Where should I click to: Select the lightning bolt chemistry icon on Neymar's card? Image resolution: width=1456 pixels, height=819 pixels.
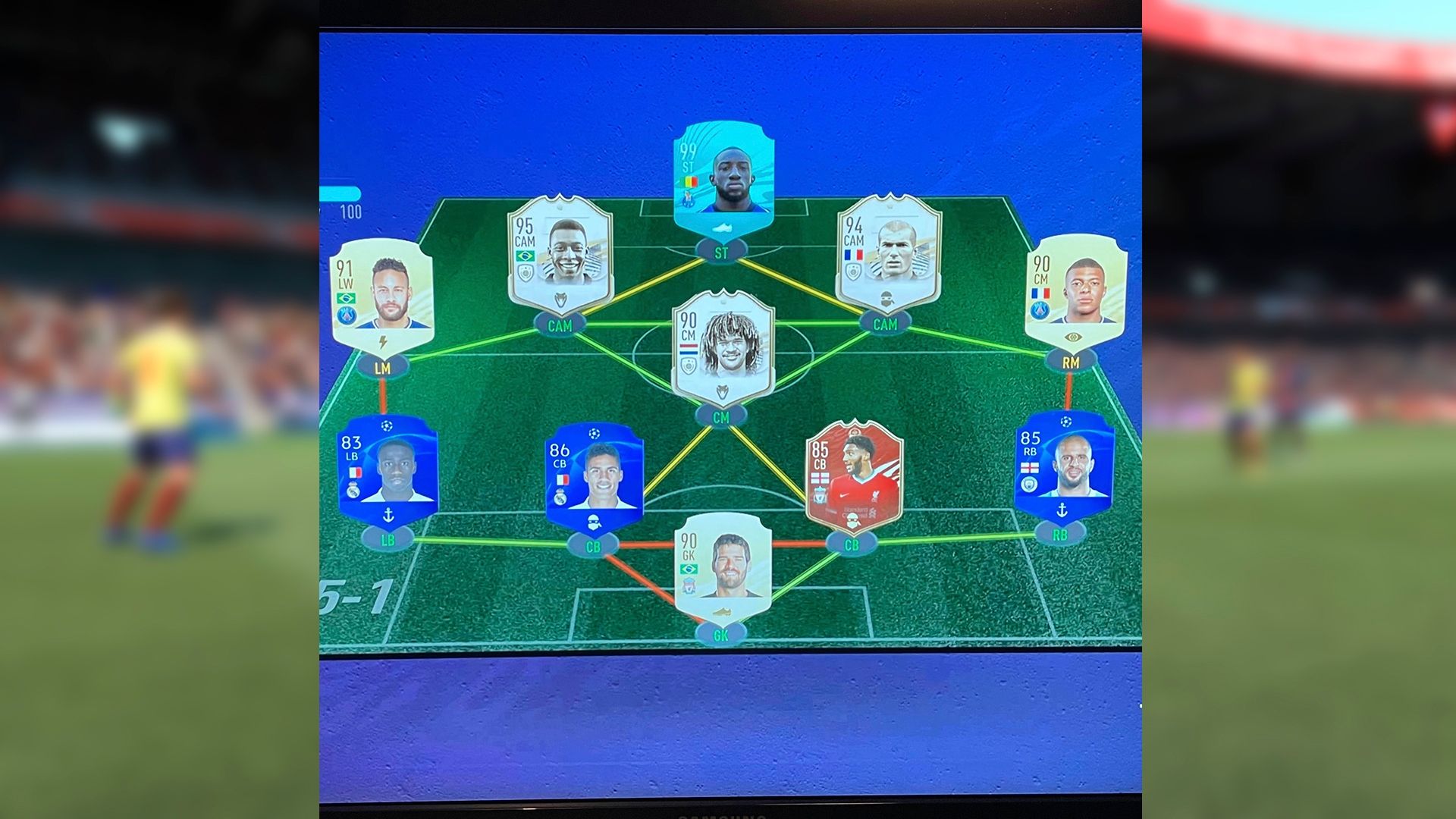click(x=382, y=341)
